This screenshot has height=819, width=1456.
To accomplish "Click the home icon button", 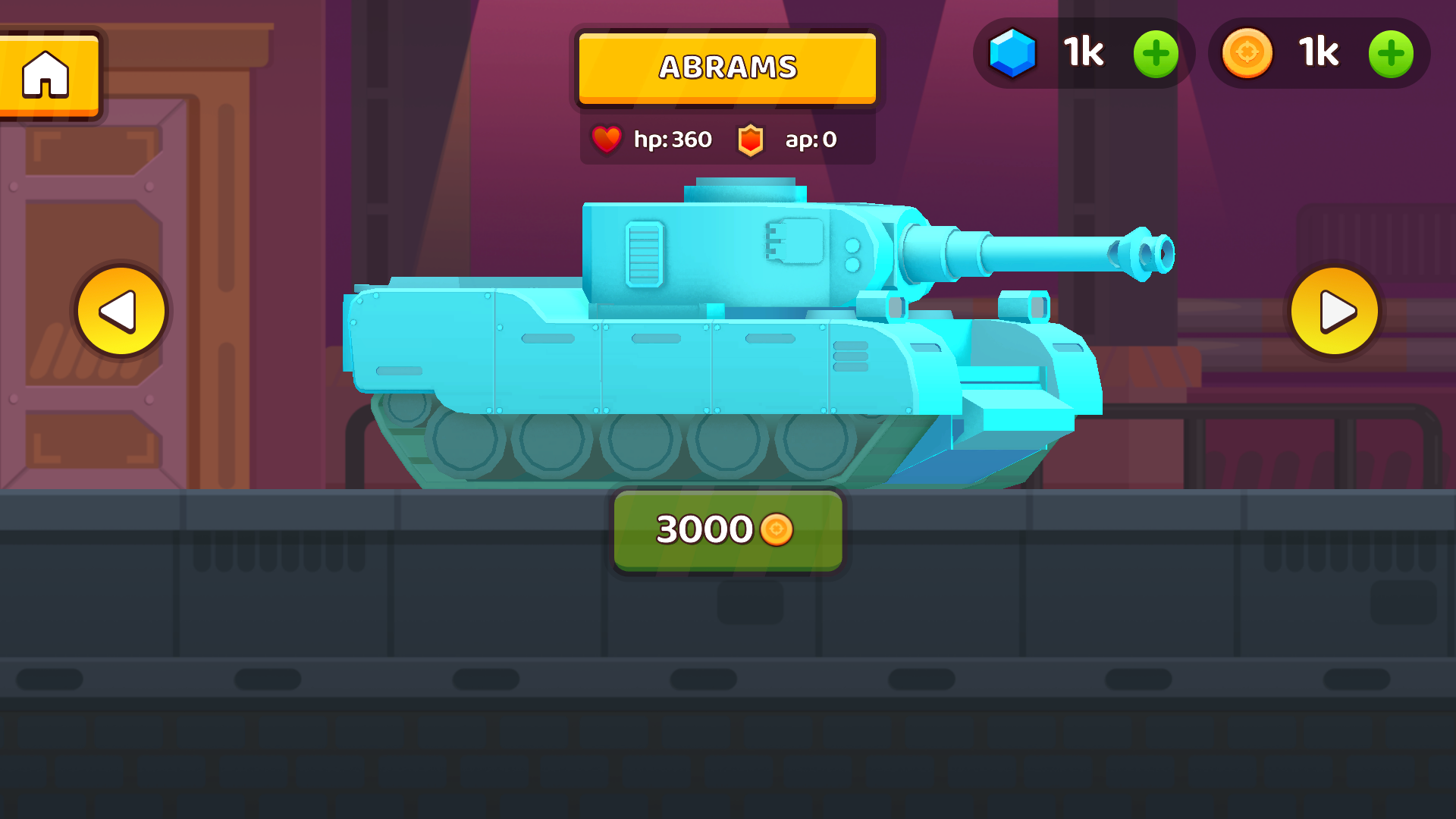I will 45,72.
